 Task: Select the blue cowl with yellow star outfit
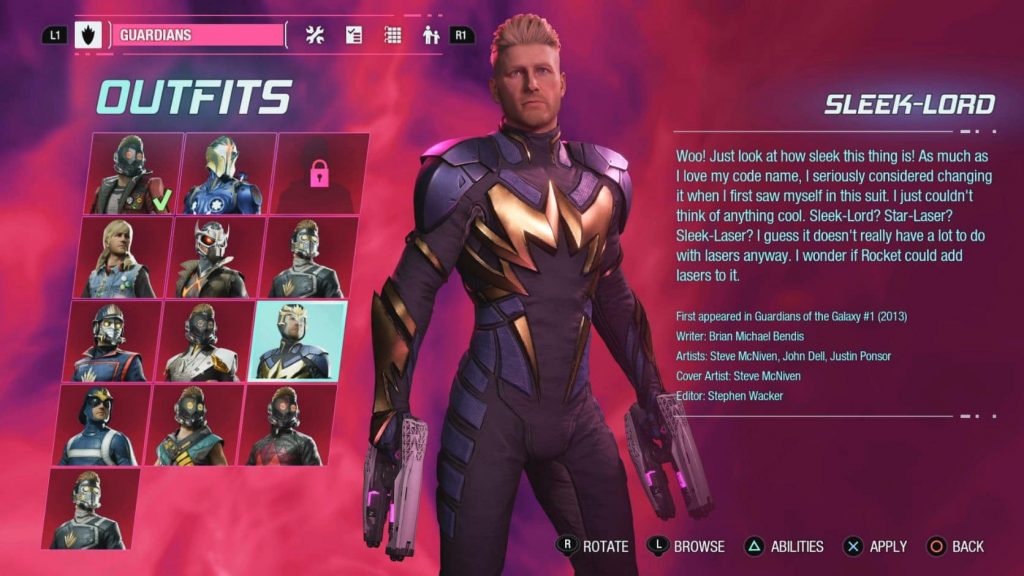100,426
